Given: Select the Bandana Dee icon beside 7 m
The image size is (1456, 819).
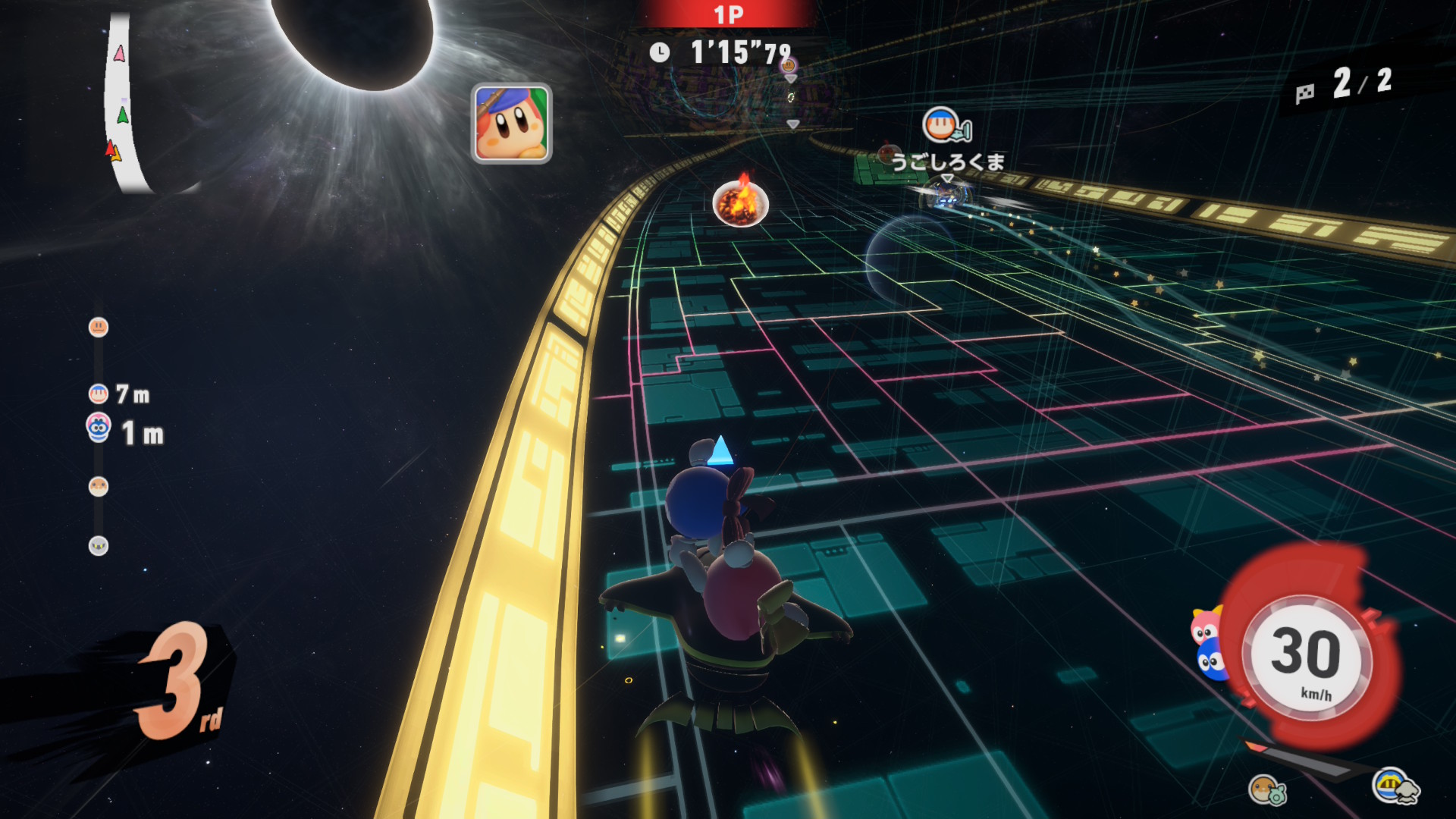Looking at the screenshot, I should (x=99, y=394).
